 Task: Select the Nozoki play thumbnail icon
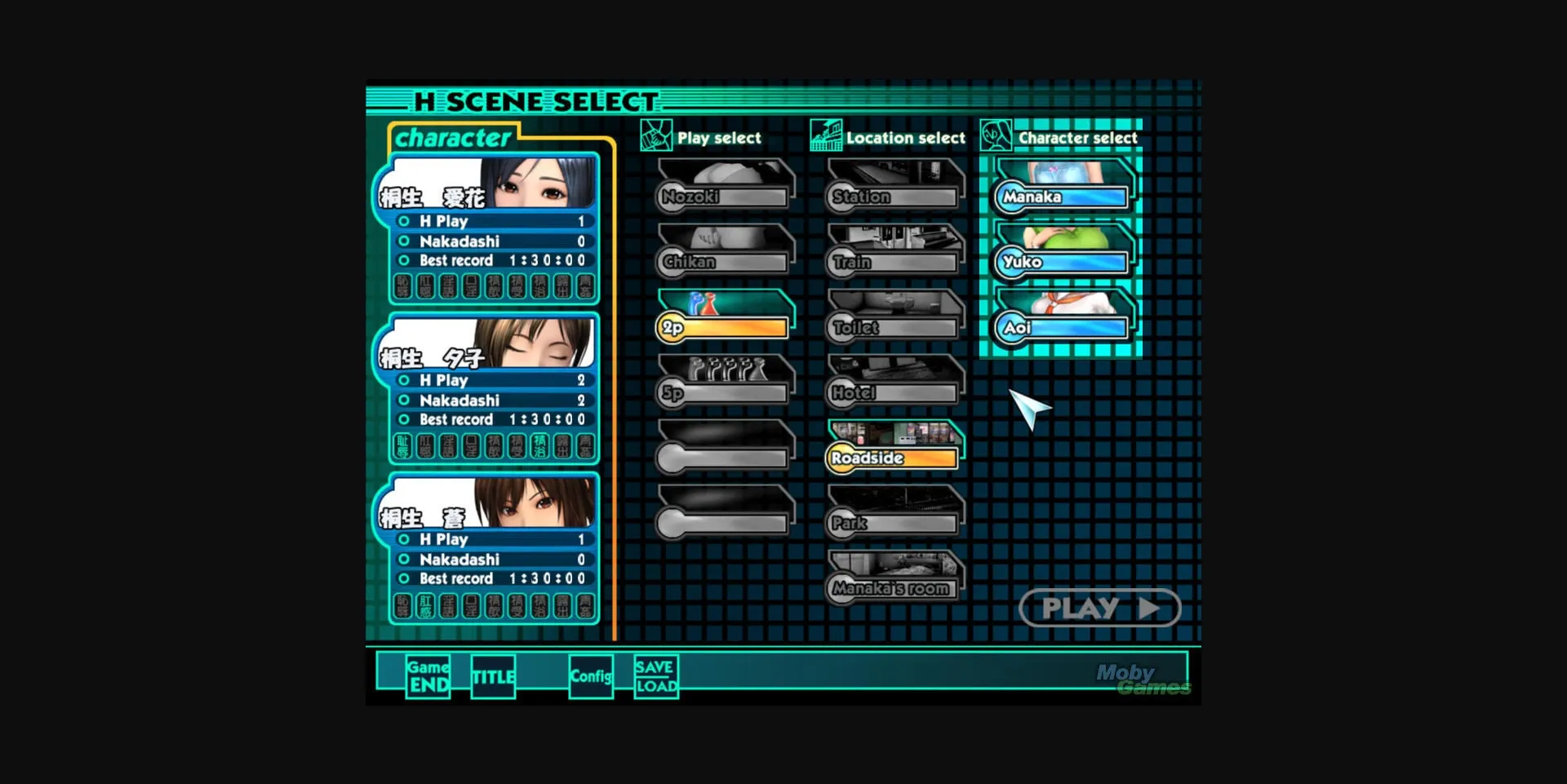[x=723, y=184]
